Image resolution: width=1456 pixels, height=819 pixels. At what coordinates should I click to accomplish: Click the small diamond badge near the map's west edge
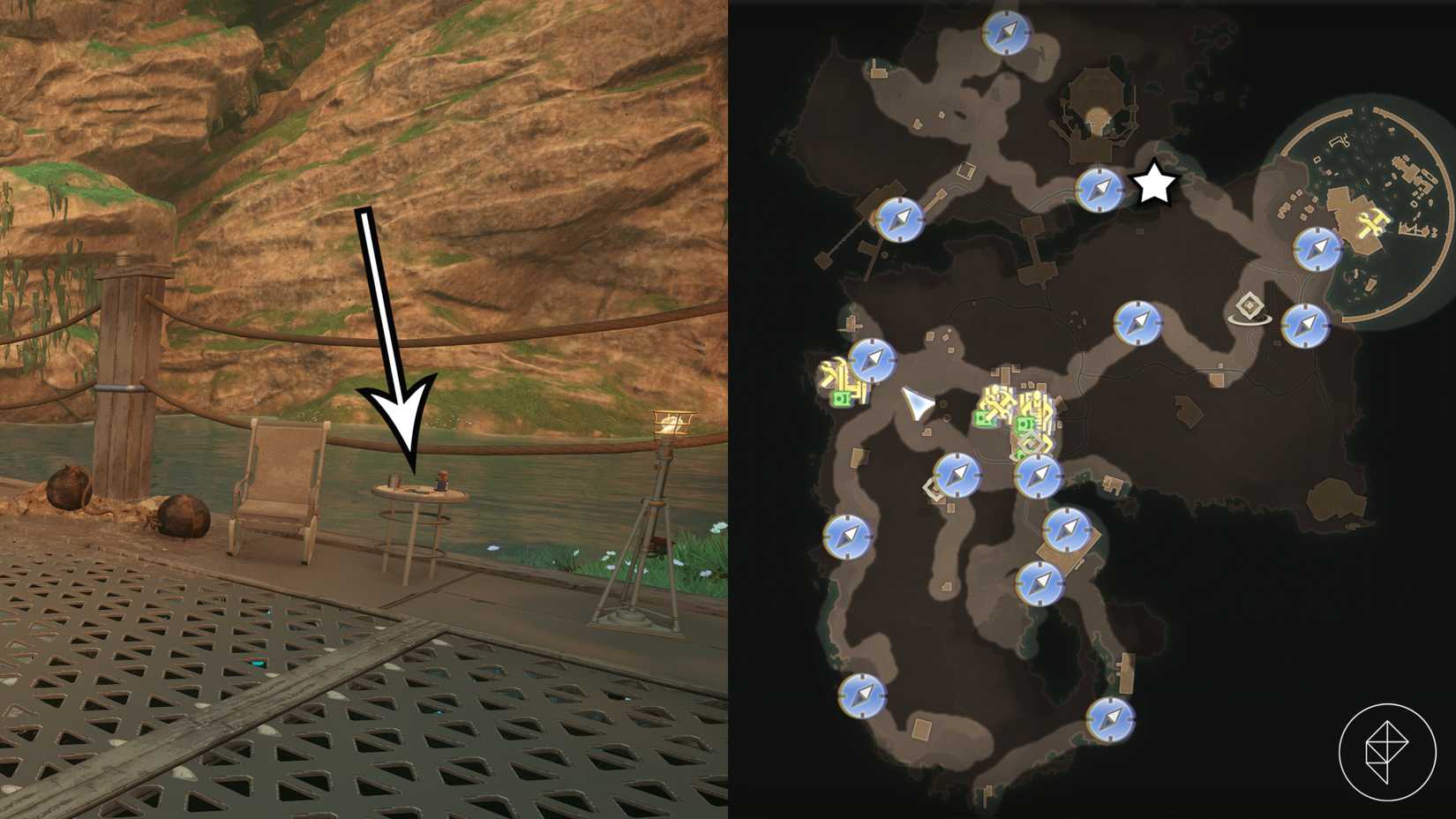[933, 487]
